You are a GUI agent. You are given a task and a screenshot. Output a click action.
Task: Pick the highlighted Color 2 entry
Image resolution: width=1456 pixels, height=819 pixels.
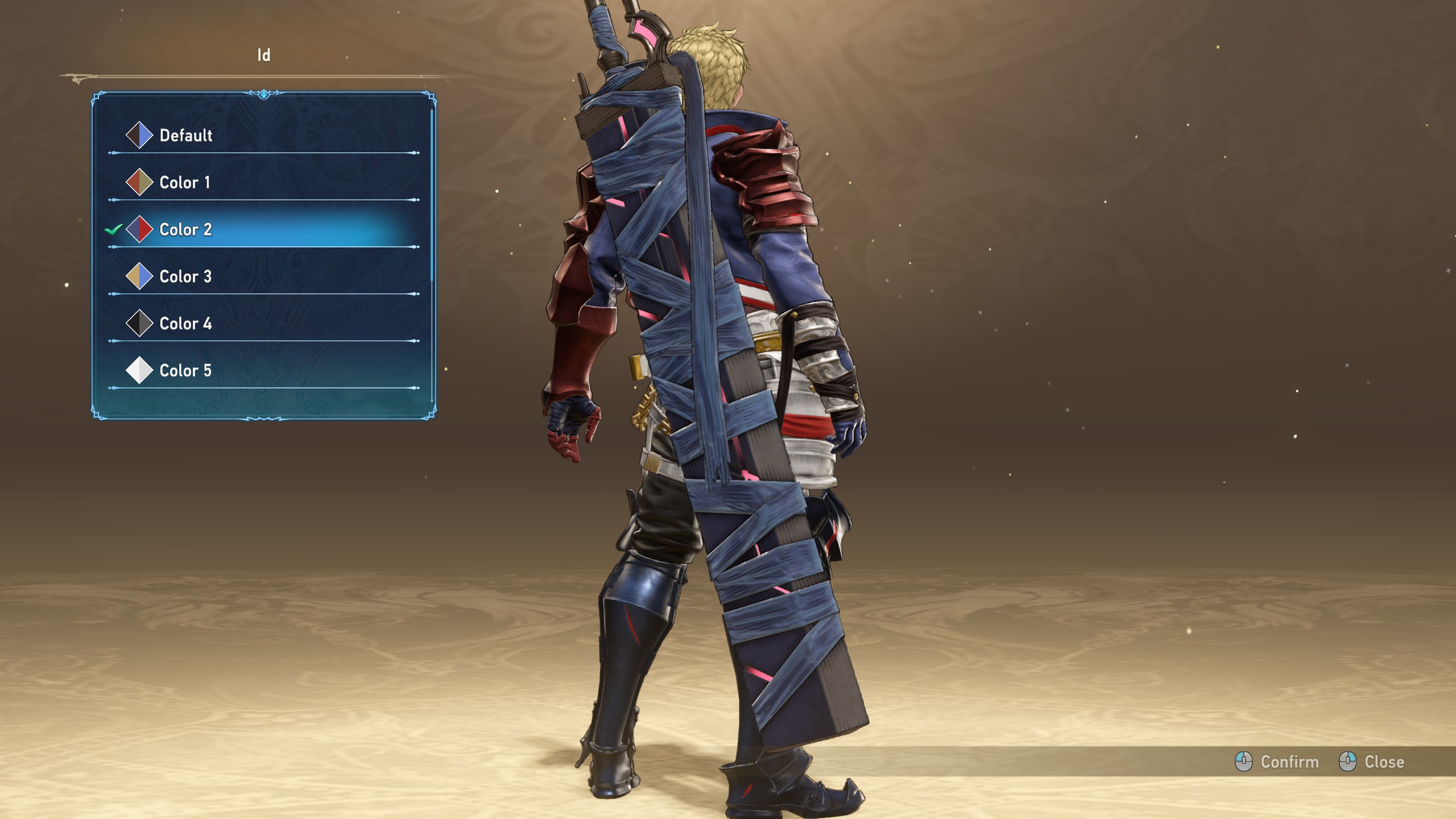185,230
